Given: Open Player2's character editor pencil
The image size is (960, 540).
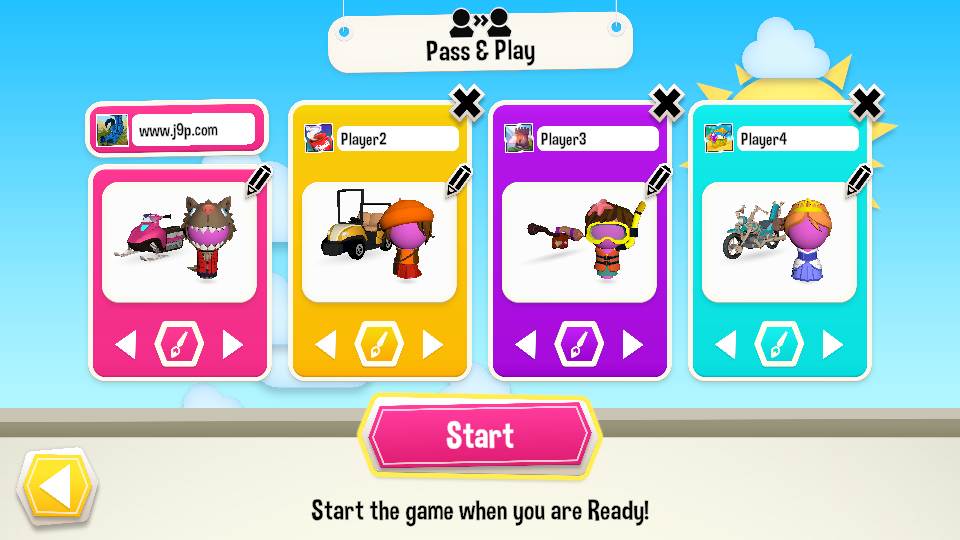Looking at the screenshot, I should click(x=458, y=181).
